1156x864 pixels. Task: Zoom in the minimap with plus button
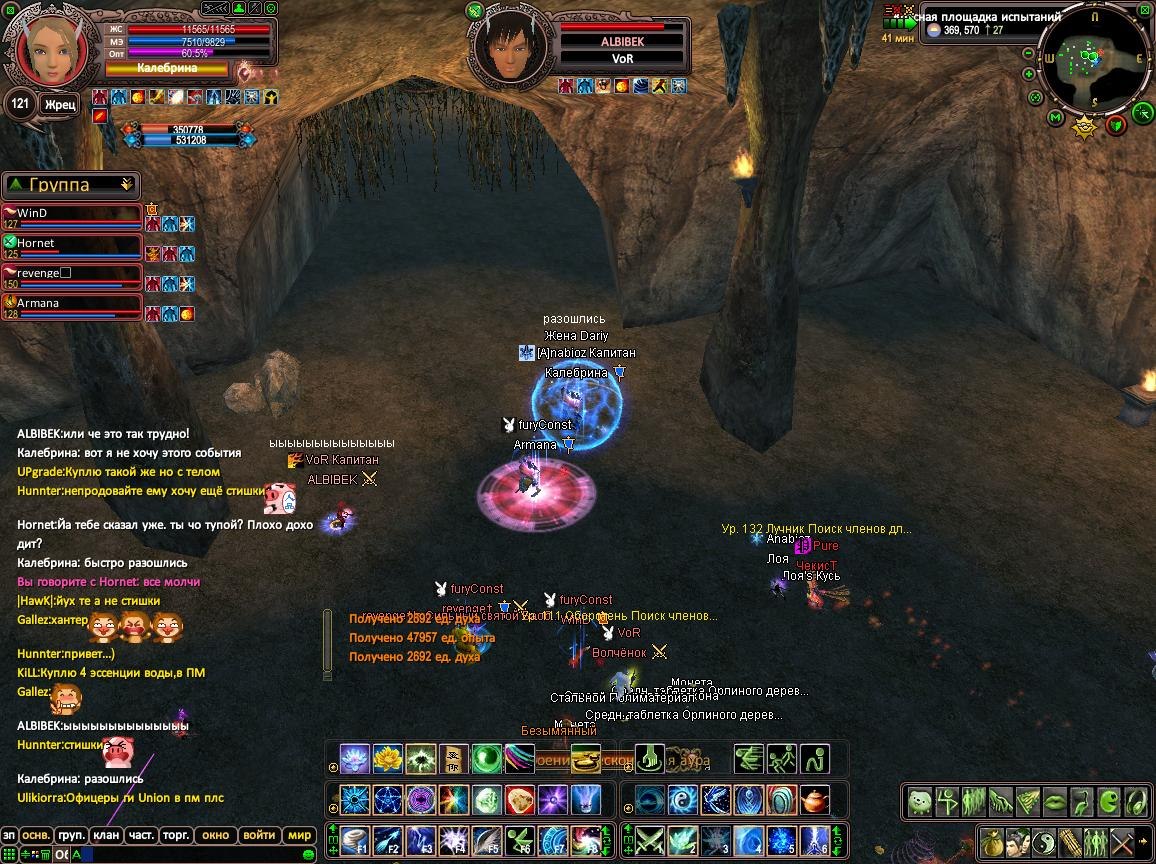click(1029, 74)
